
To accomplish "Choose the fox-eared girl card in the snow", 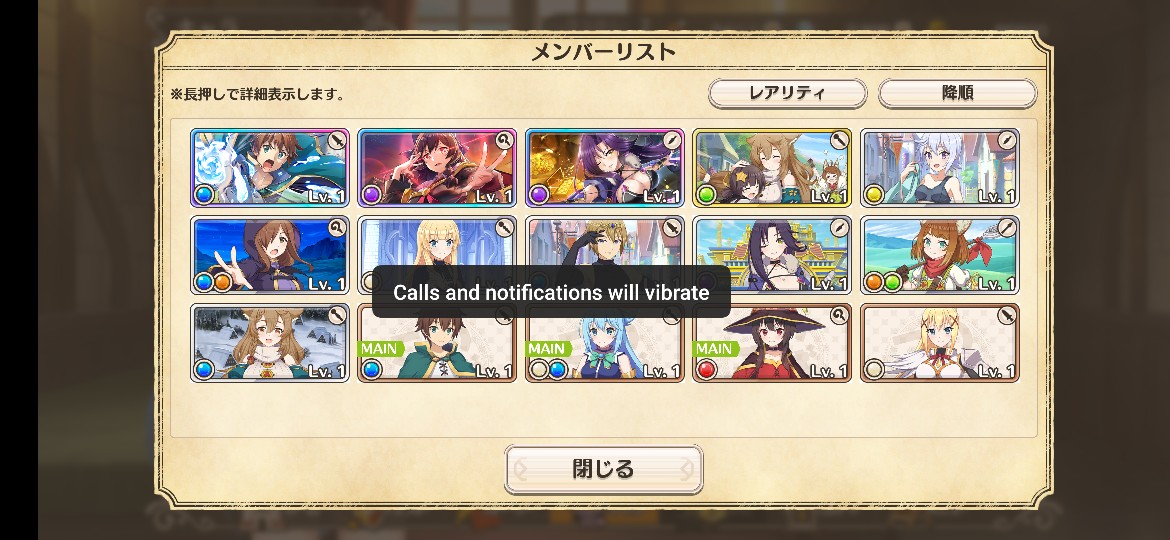I will pyautogui.click(x=270, y=343).
